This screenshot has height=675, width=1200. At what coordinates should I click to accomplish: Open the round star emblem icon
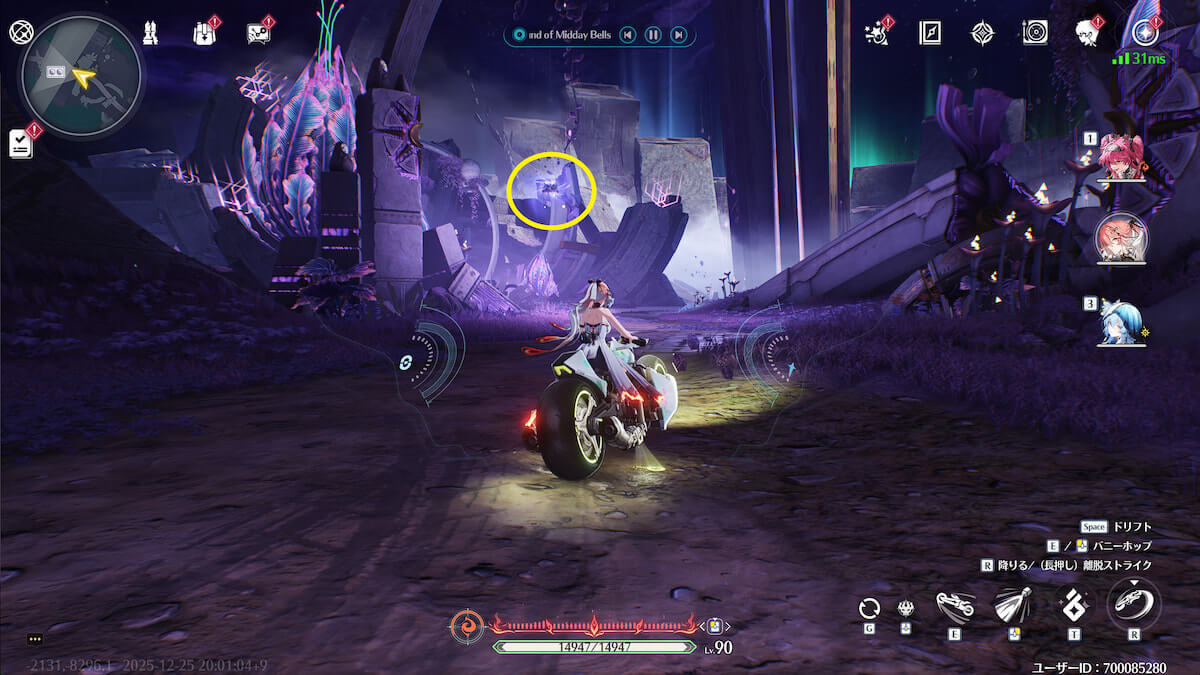point(1146,33)
